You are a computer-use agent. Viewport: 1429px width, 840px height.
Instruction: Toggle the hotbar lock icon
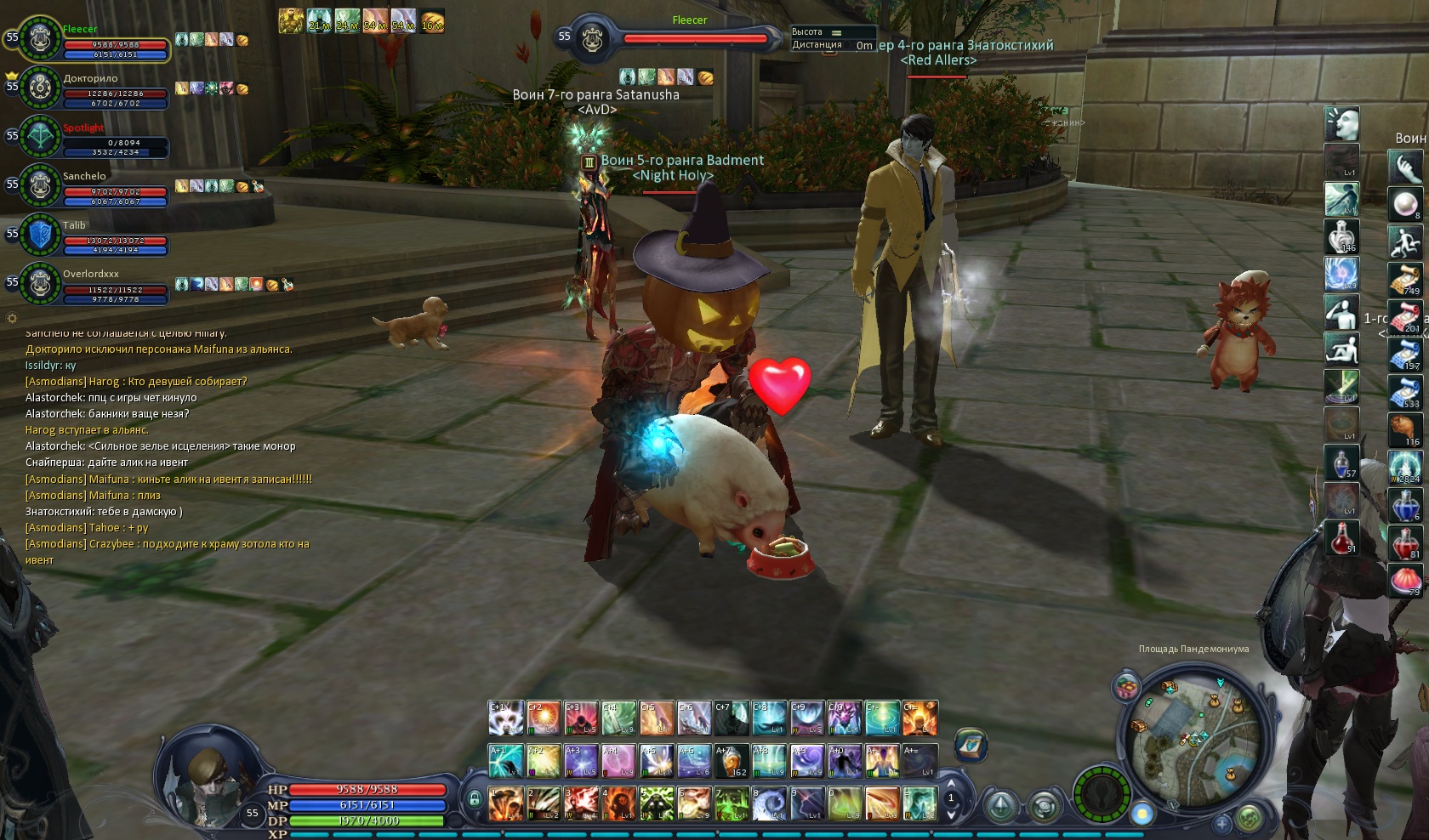point(474,799)
